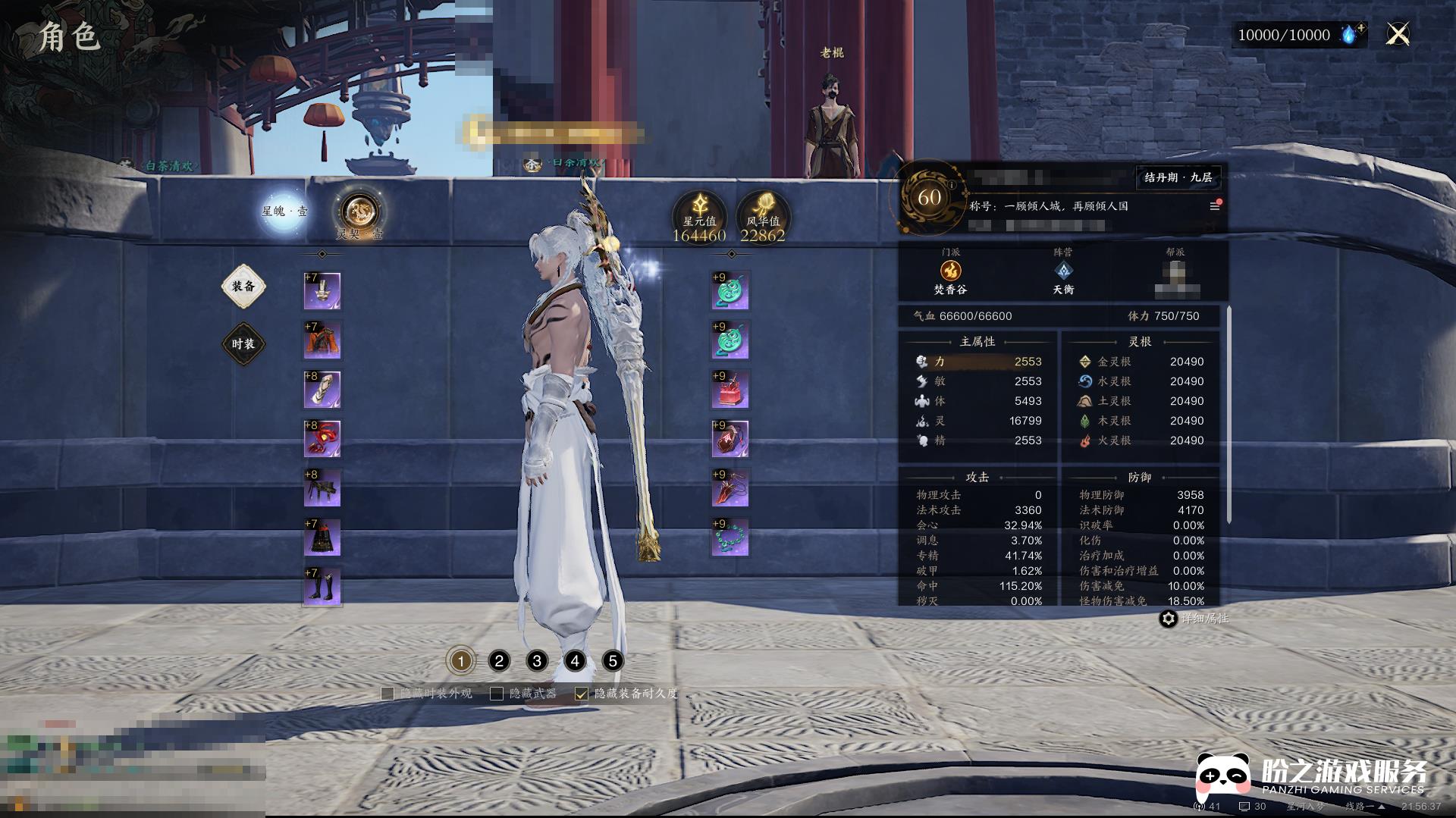Select the 星魄·壹 orb

coord(284,210)
